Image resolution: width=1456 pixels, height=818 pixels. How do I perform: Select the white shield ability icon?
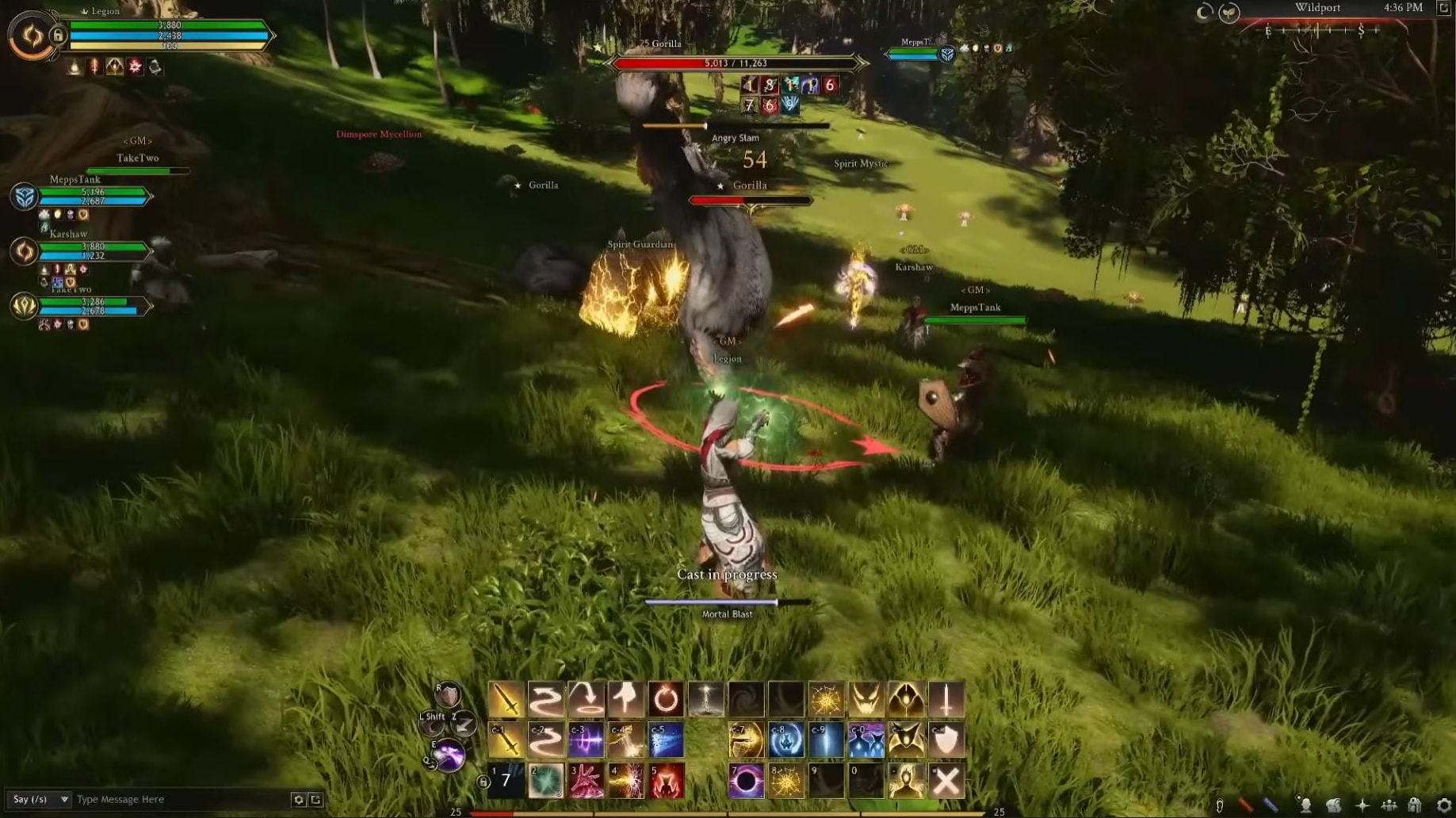click(946, 740)
